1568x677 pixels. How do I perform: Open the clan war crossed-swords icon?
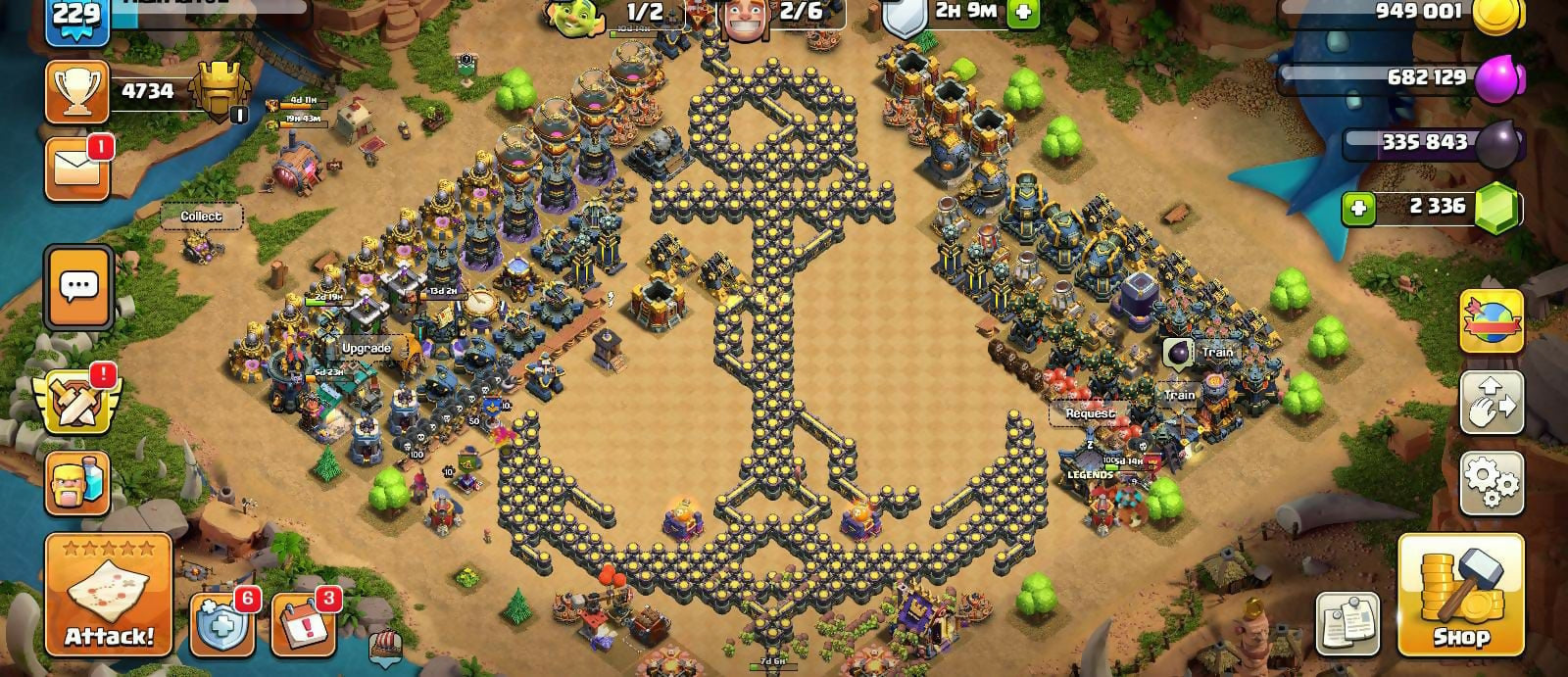coord(76,402)
